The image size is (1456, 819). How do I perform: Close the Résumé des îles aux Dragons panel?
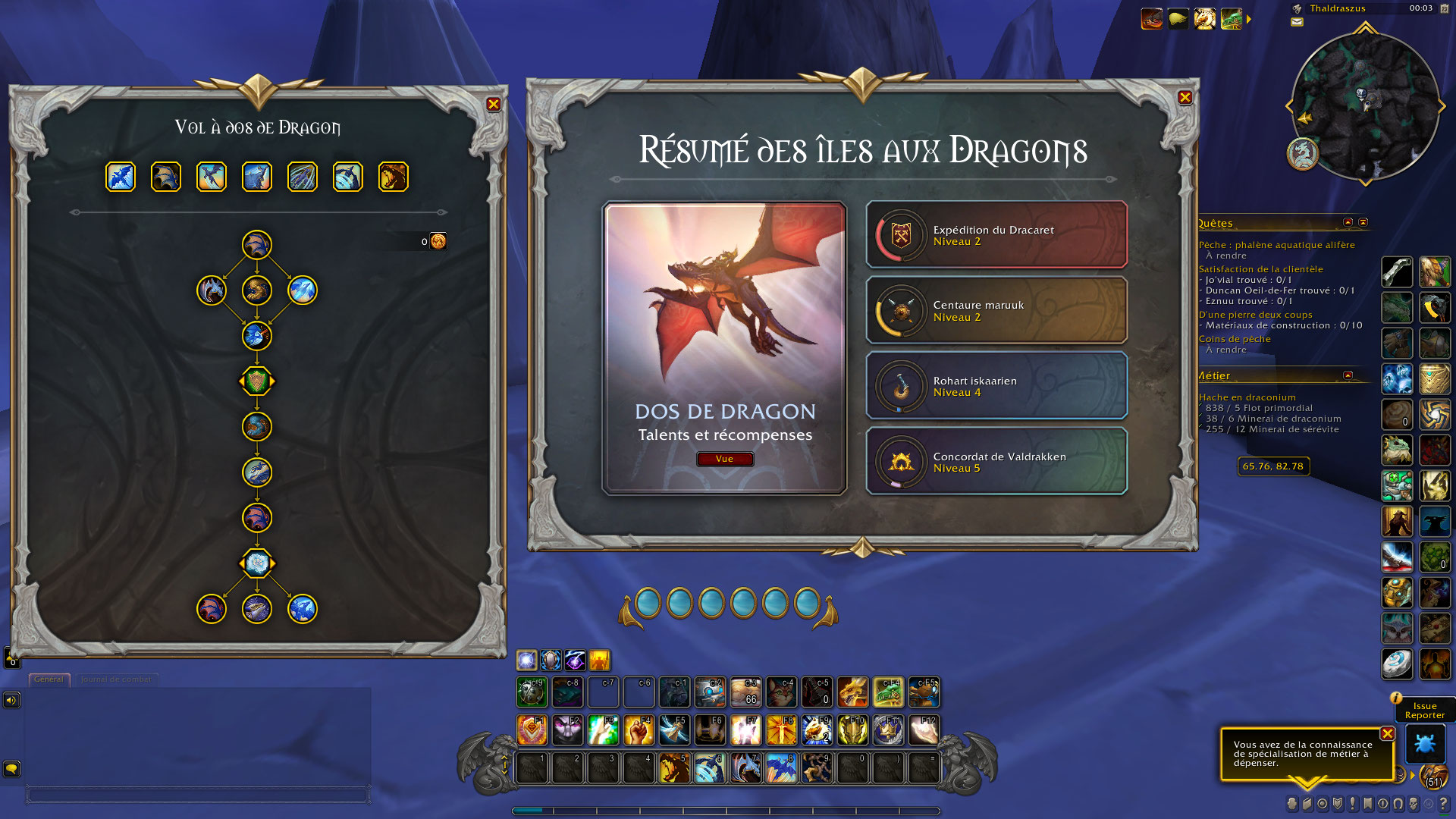[1185, 97]
